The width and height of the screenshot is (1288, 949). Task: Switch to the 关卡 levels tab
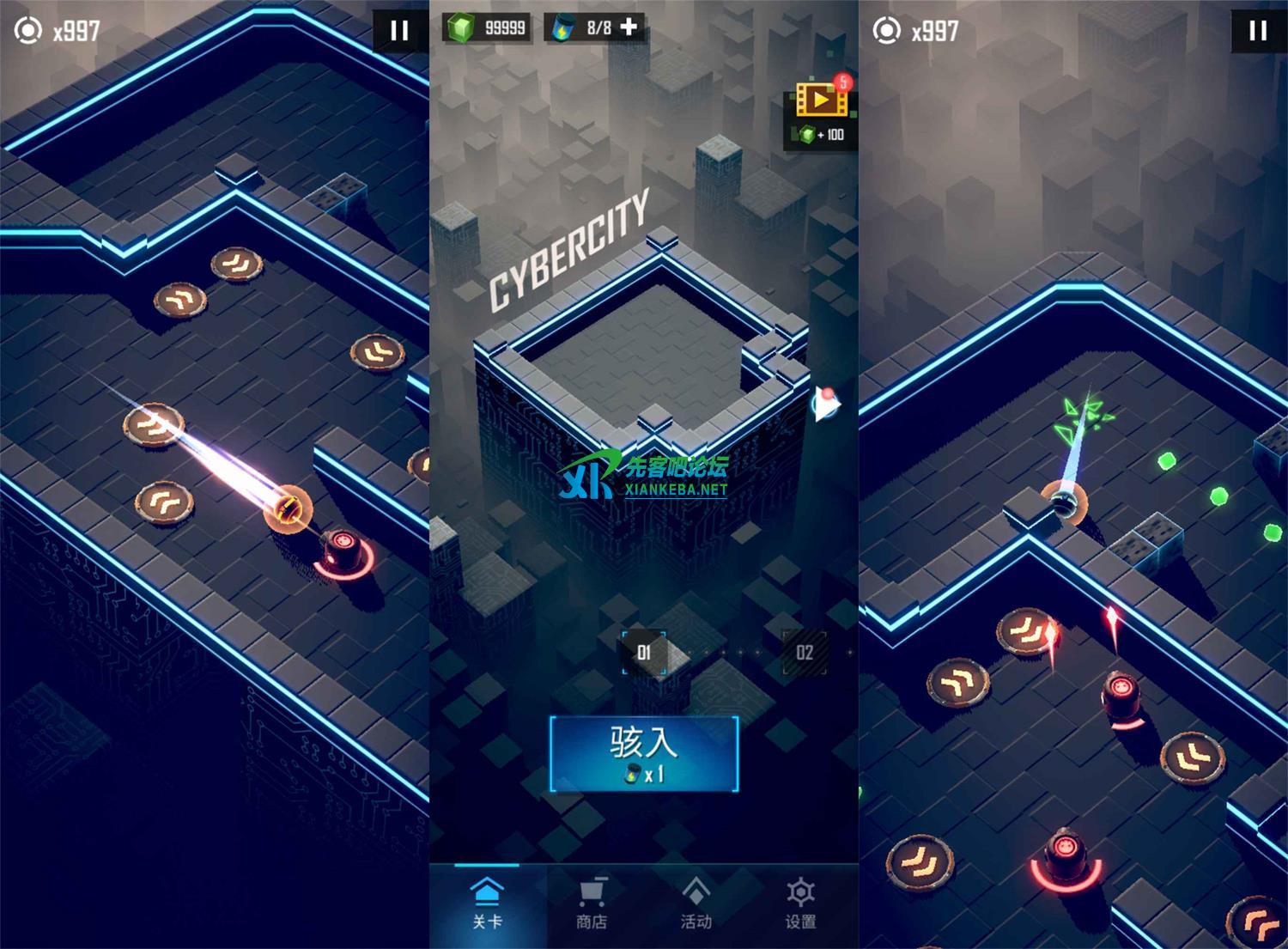[x=487, y=903]
